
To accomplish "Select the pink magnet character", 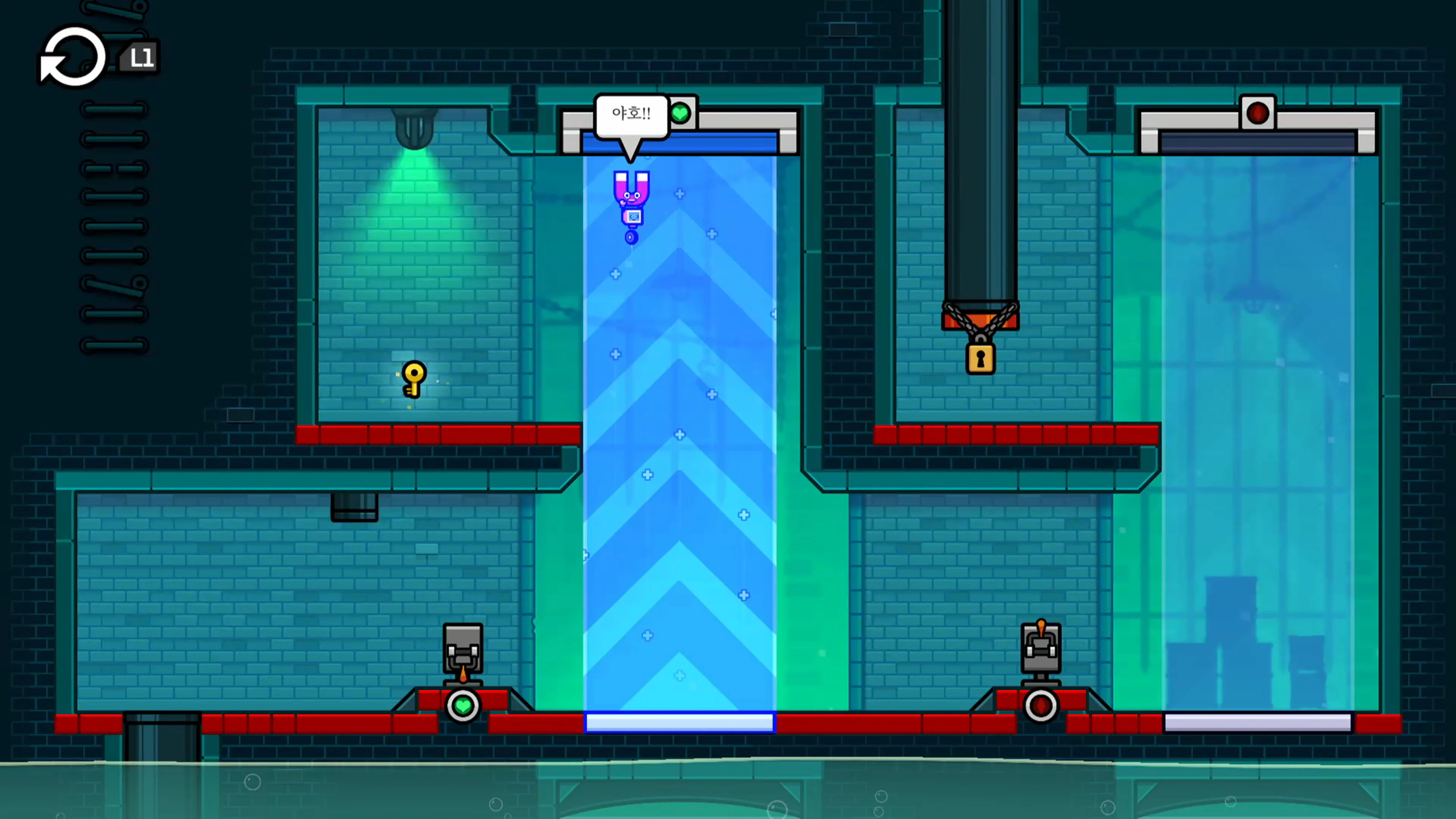I will pos(631,195).
